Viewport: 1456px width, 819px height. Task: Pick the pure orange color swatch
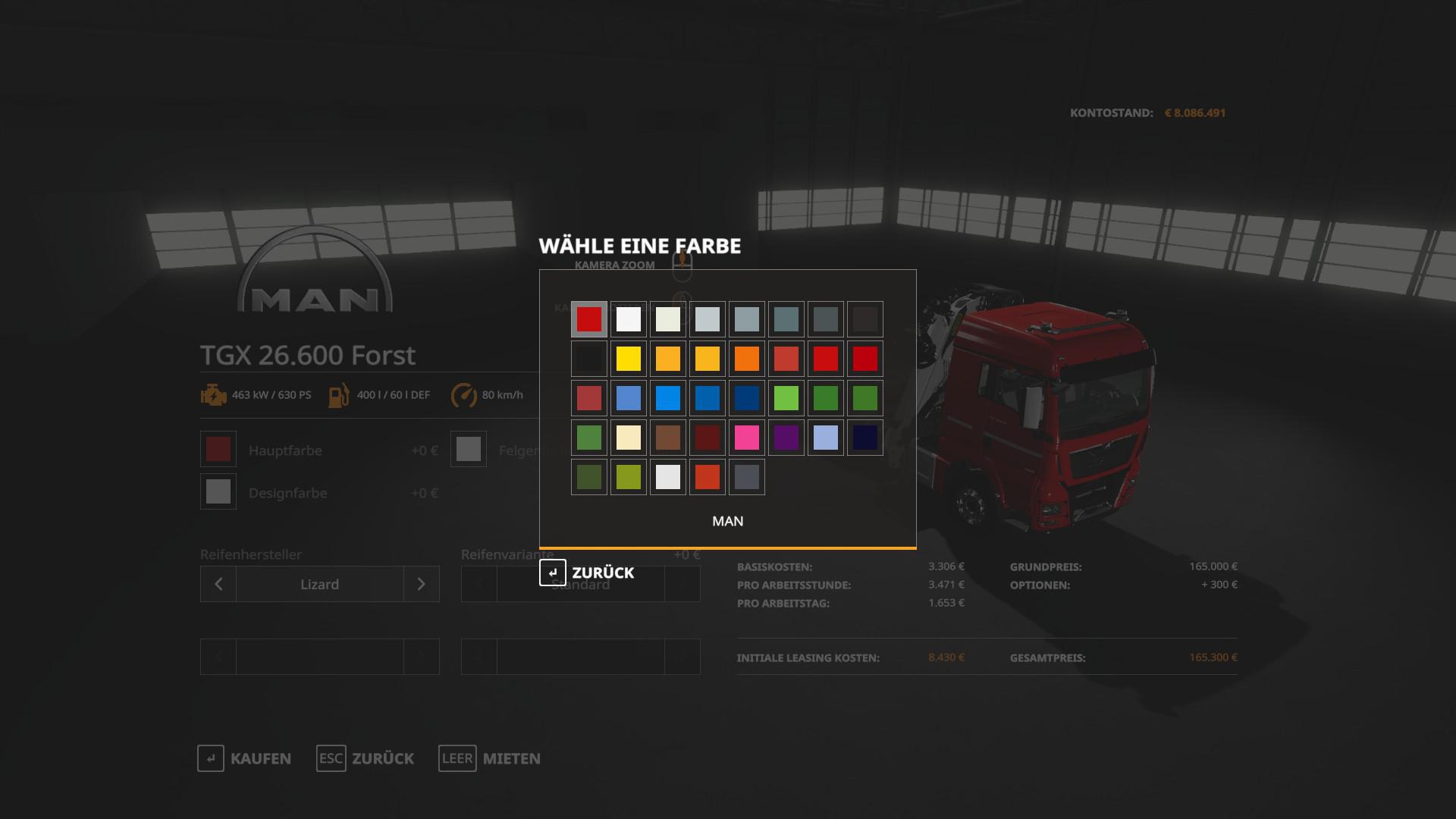tap(747, 359)
